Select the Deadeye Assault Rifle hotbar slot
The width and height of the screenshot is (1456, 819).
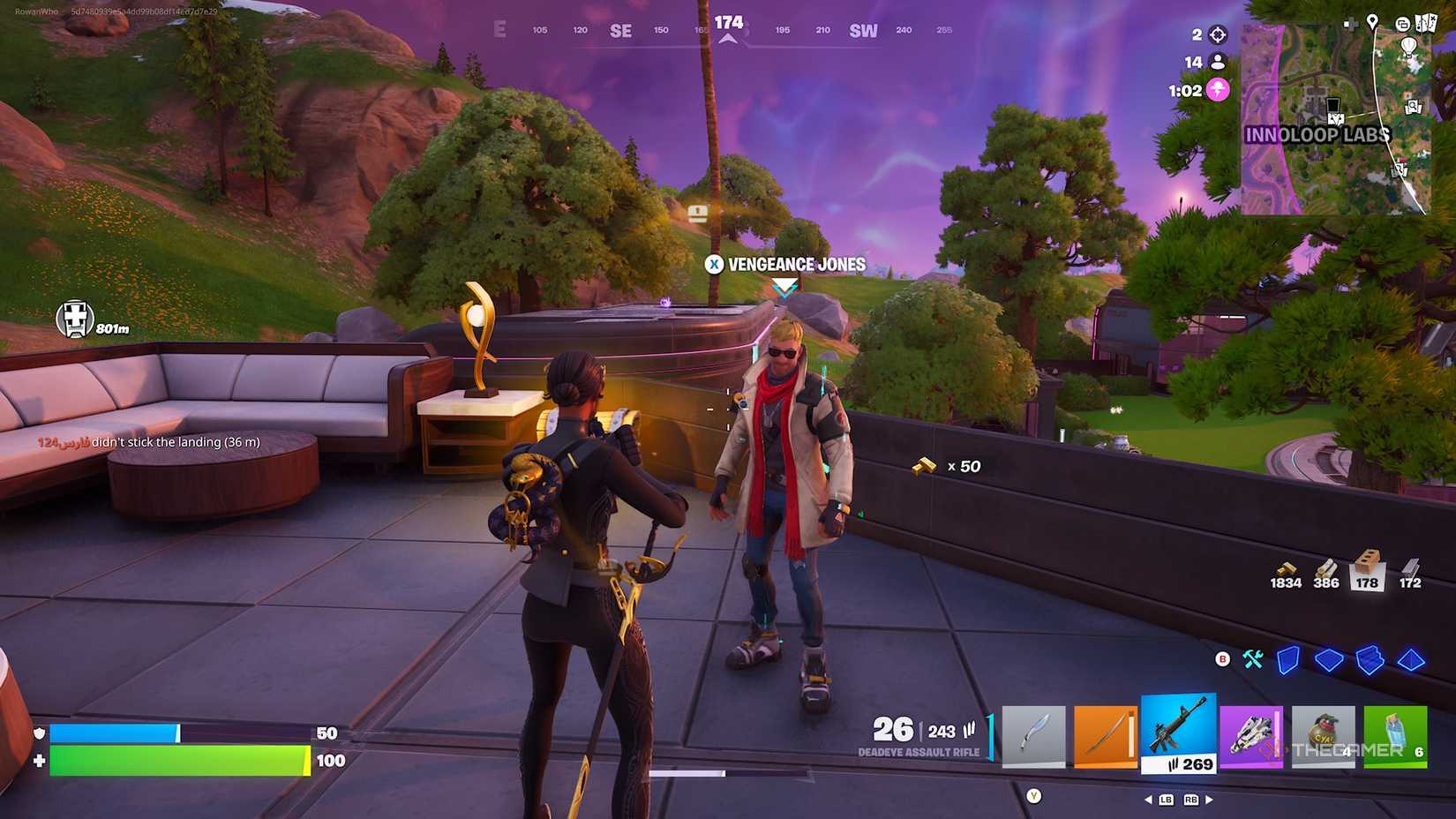[1179, 731]
